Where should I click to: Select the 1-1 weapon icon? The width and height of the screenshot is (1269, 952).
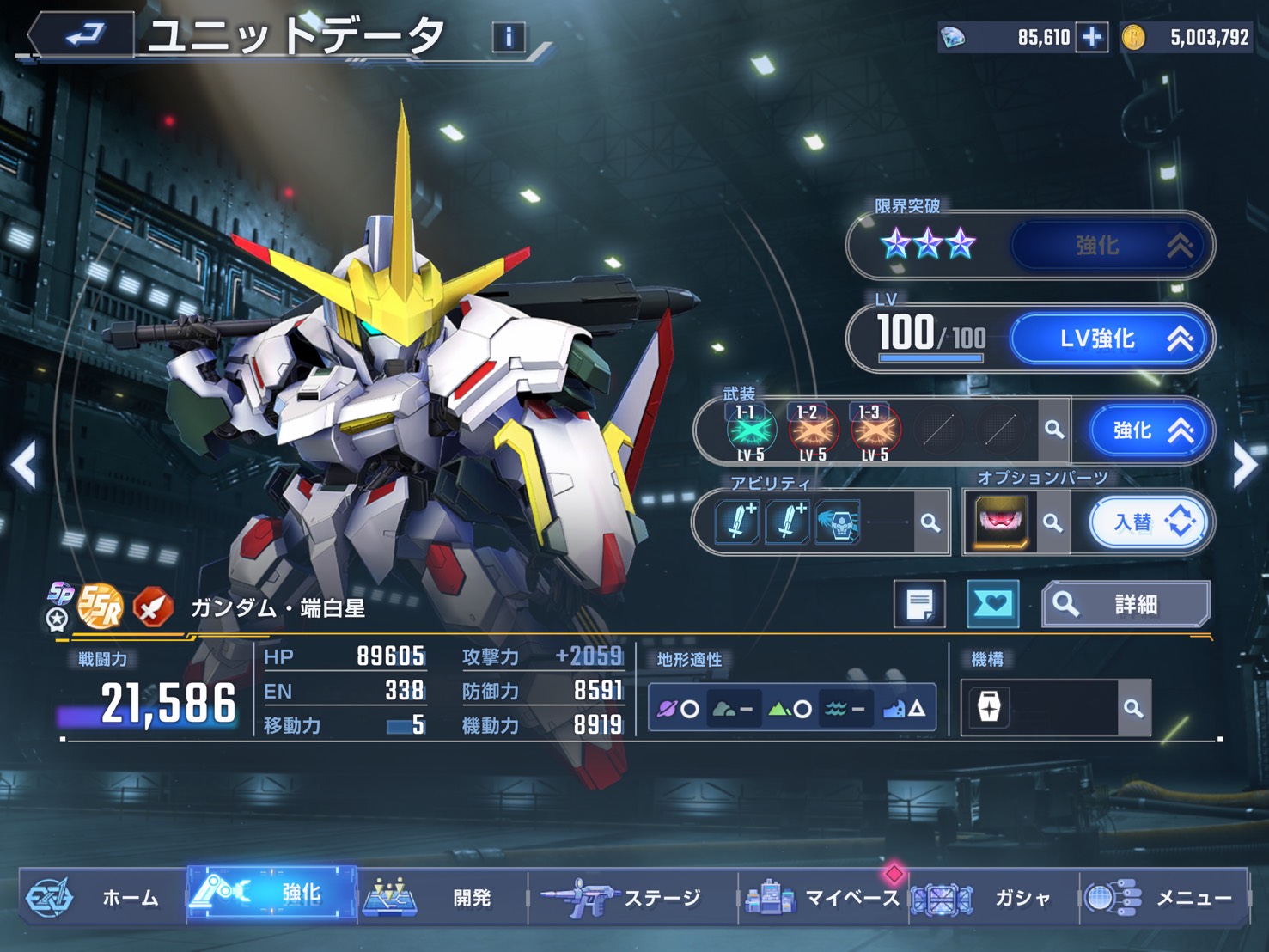coord(751,430)
